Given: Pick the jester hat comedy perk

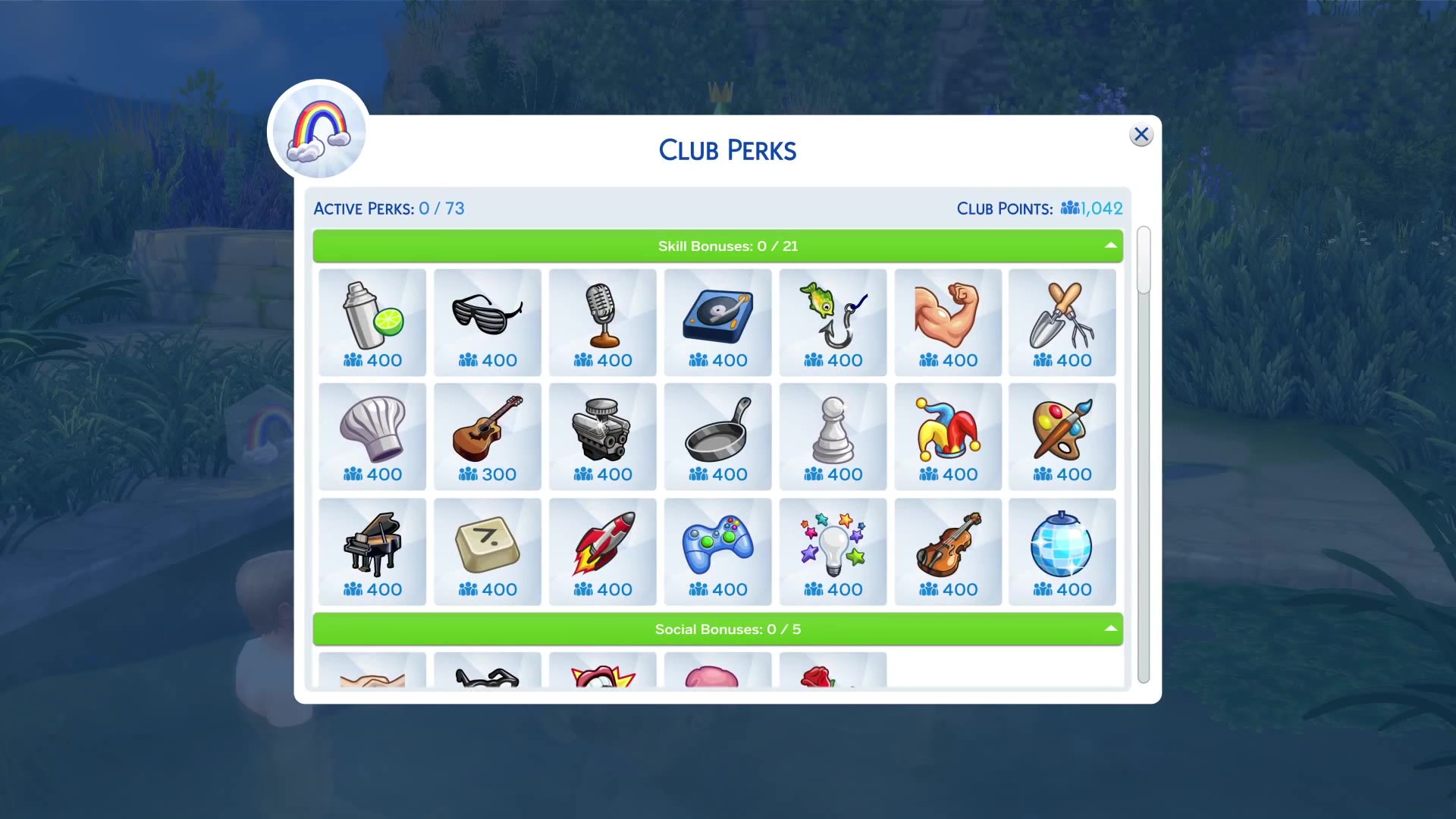Looking at the screenshot, I should 948,437.
